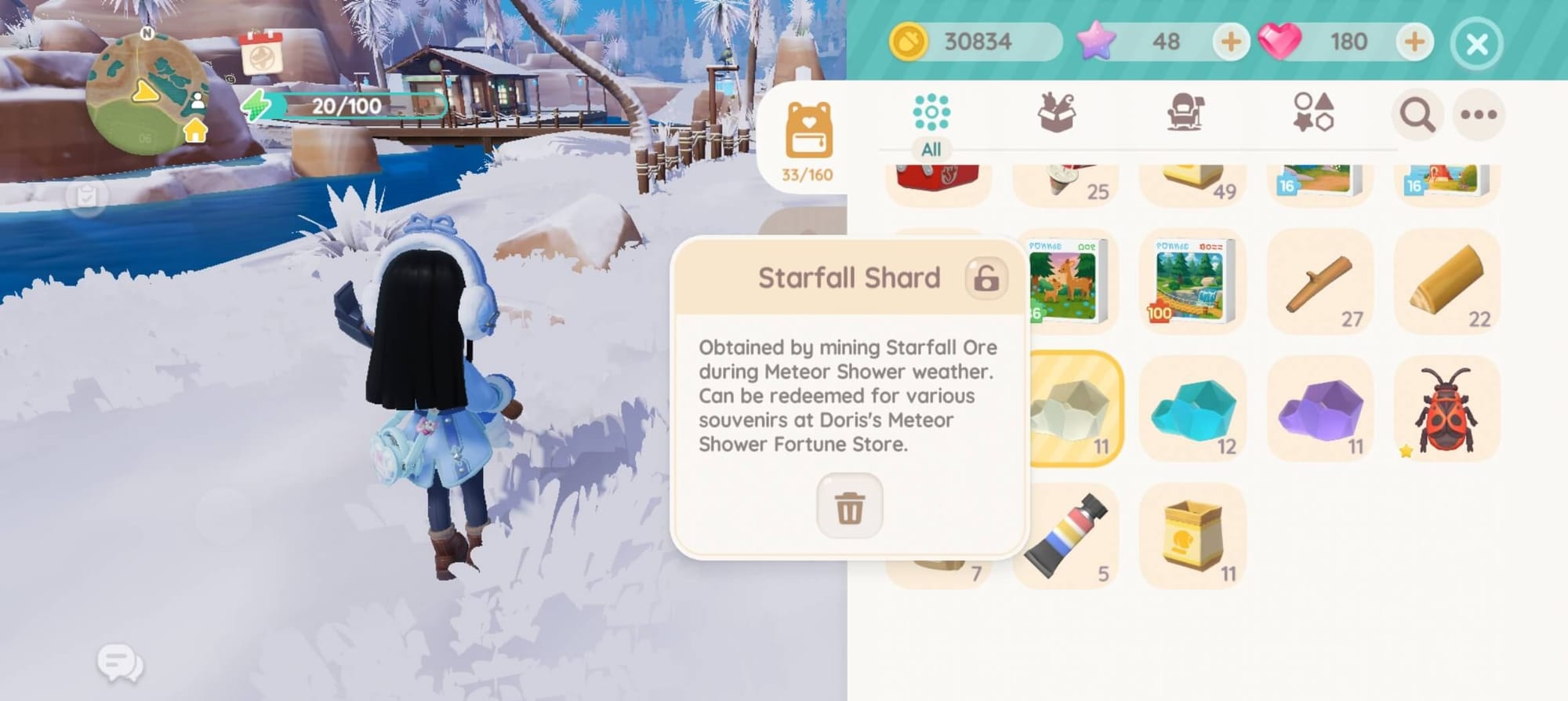
Task: Close the inventory panel
Action: (1477, 44)
